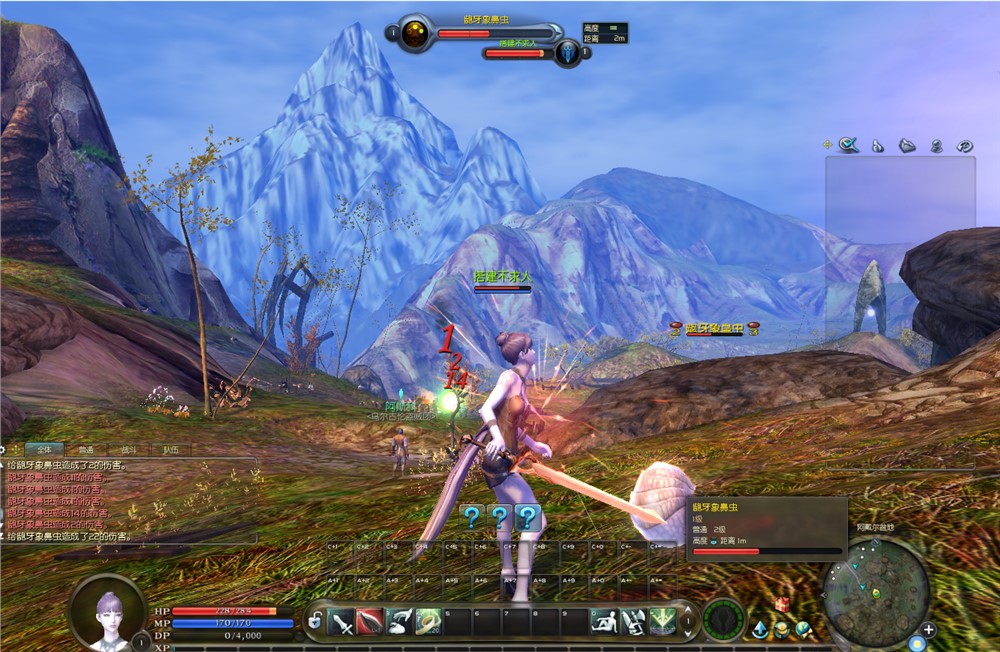This screenshot has height=652, width=1000.
Task: Select the 队伍 party chat tab
Action: point(171,450)
